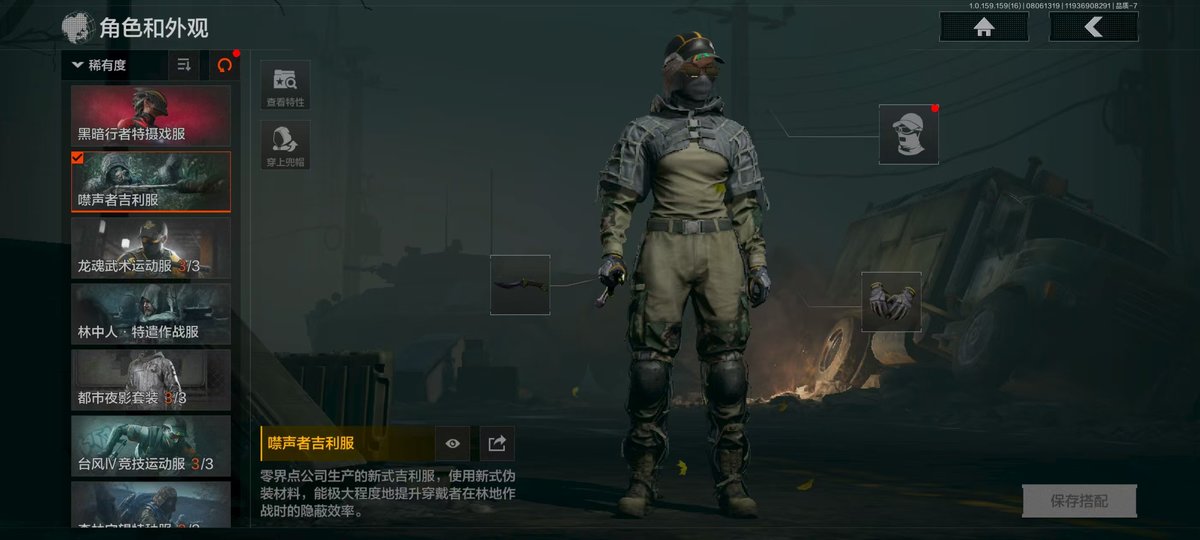
Task: Share the outfit with the share icon
Action: tap(497, 443)
